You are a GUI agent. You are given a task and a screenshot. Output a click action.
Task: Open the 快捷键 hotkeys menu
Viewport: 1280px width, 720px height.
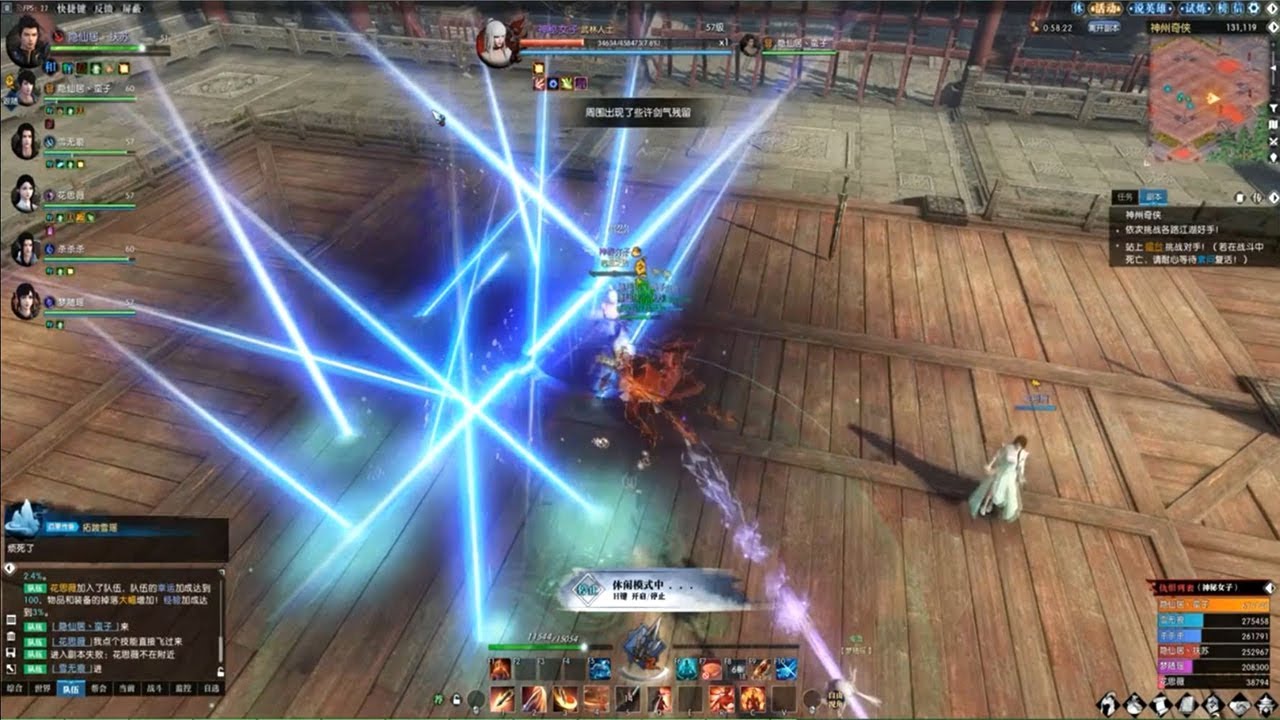point(71,8)
